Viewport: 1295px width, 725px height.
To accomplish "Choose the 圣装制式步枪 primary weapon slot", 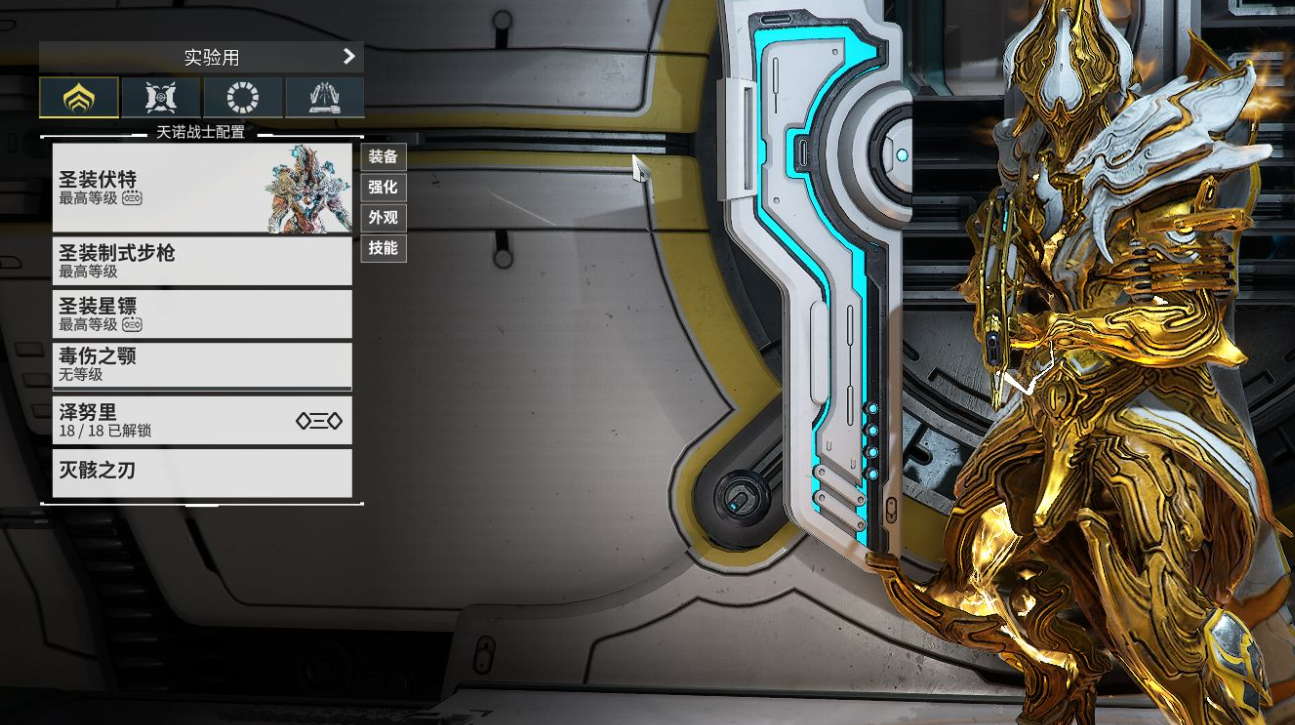I will coord(202,261).
